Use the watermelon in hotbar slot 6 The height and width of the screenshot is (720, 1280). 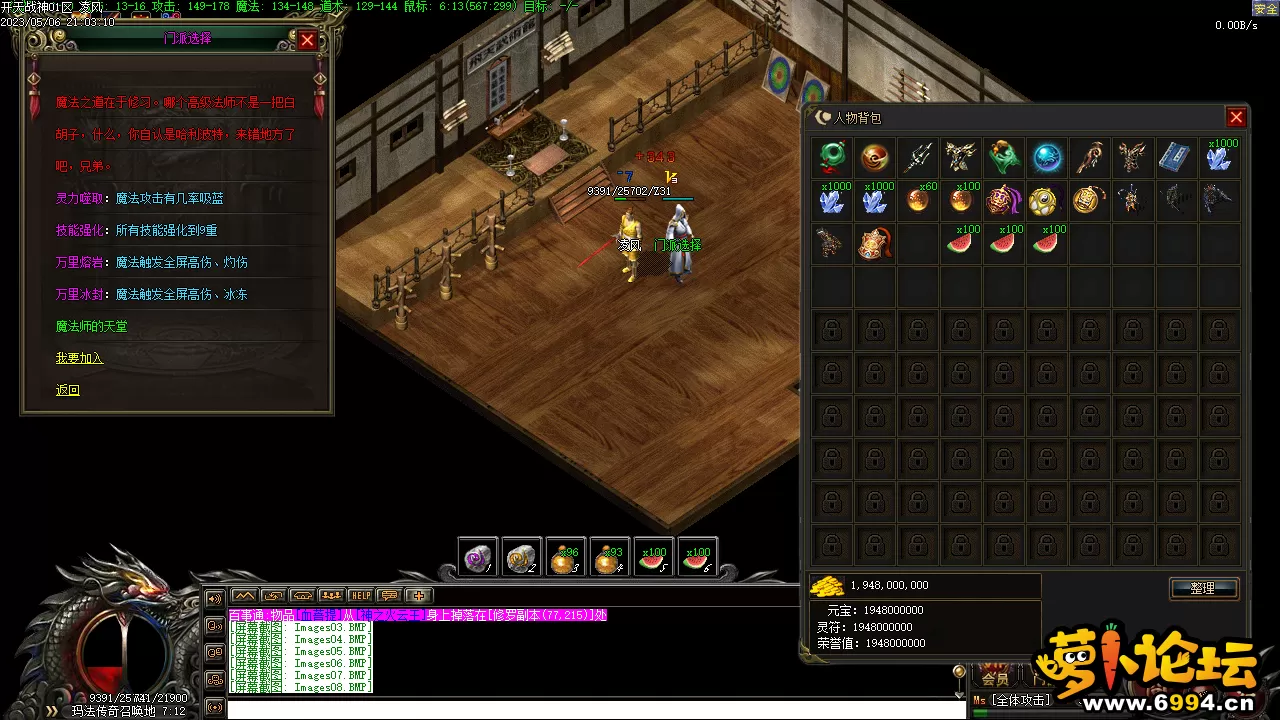(696, 558)
